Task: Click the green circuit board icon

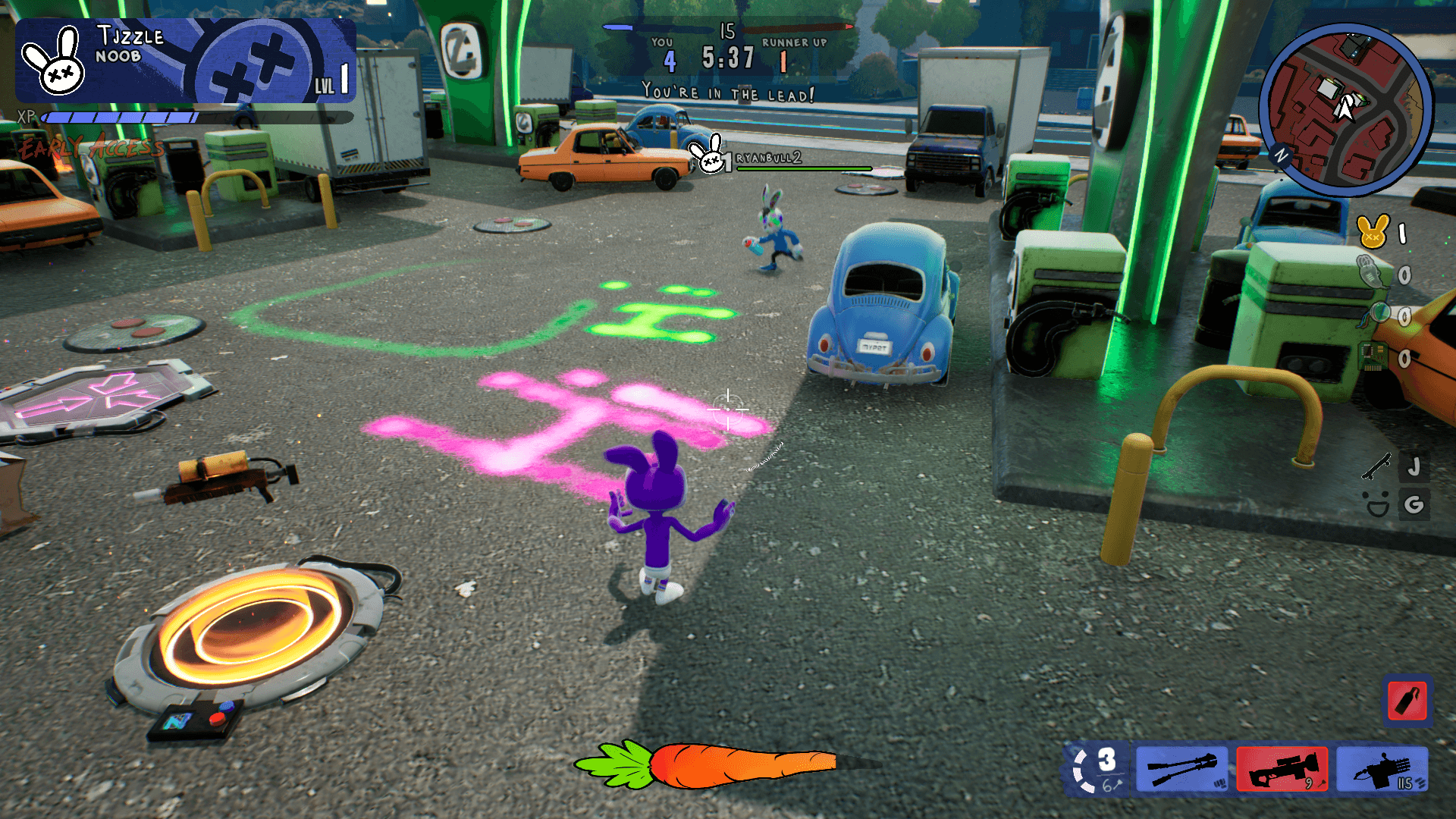Action: tap(1373, 356)
